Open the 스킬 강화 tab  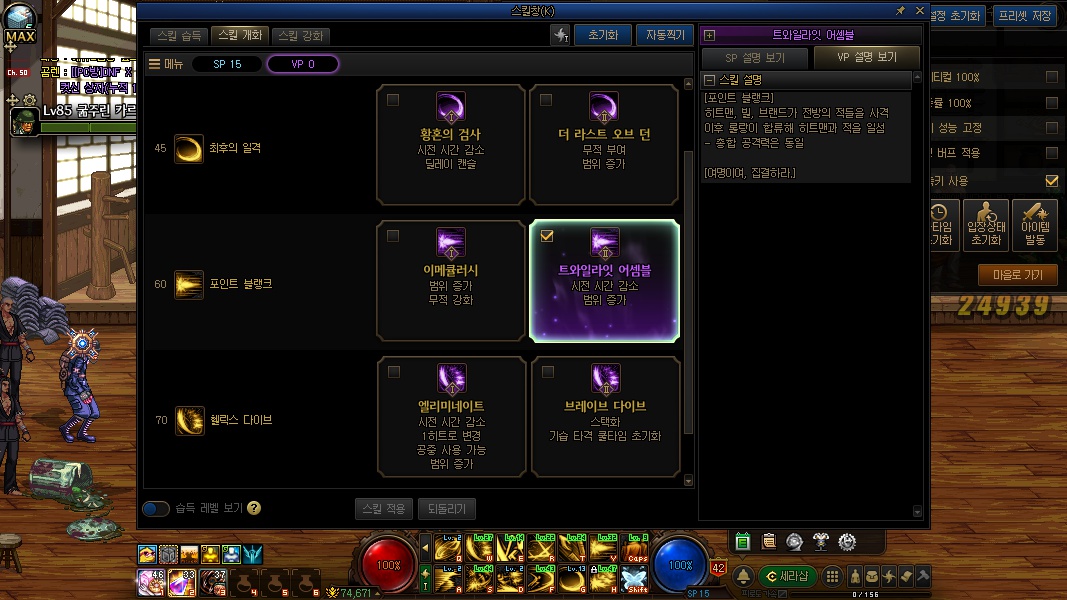[x=300, y=35]
